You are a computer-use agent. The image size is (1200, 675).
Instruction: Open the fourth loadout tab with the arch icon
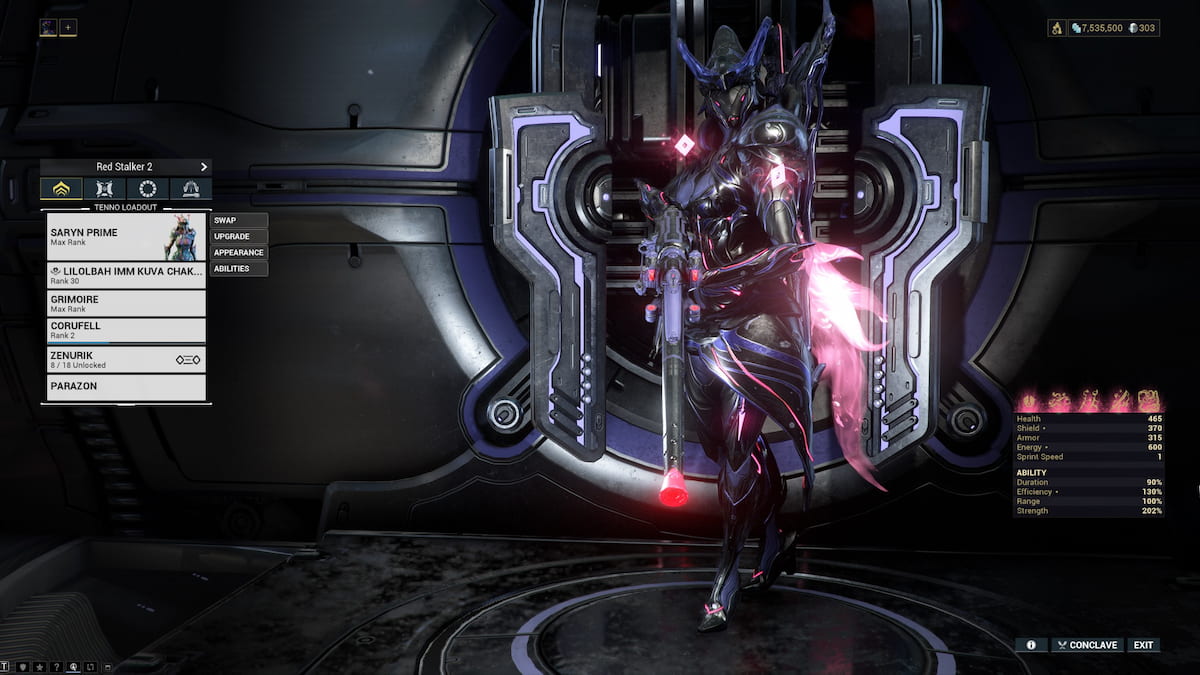click(x=190, y=188)
